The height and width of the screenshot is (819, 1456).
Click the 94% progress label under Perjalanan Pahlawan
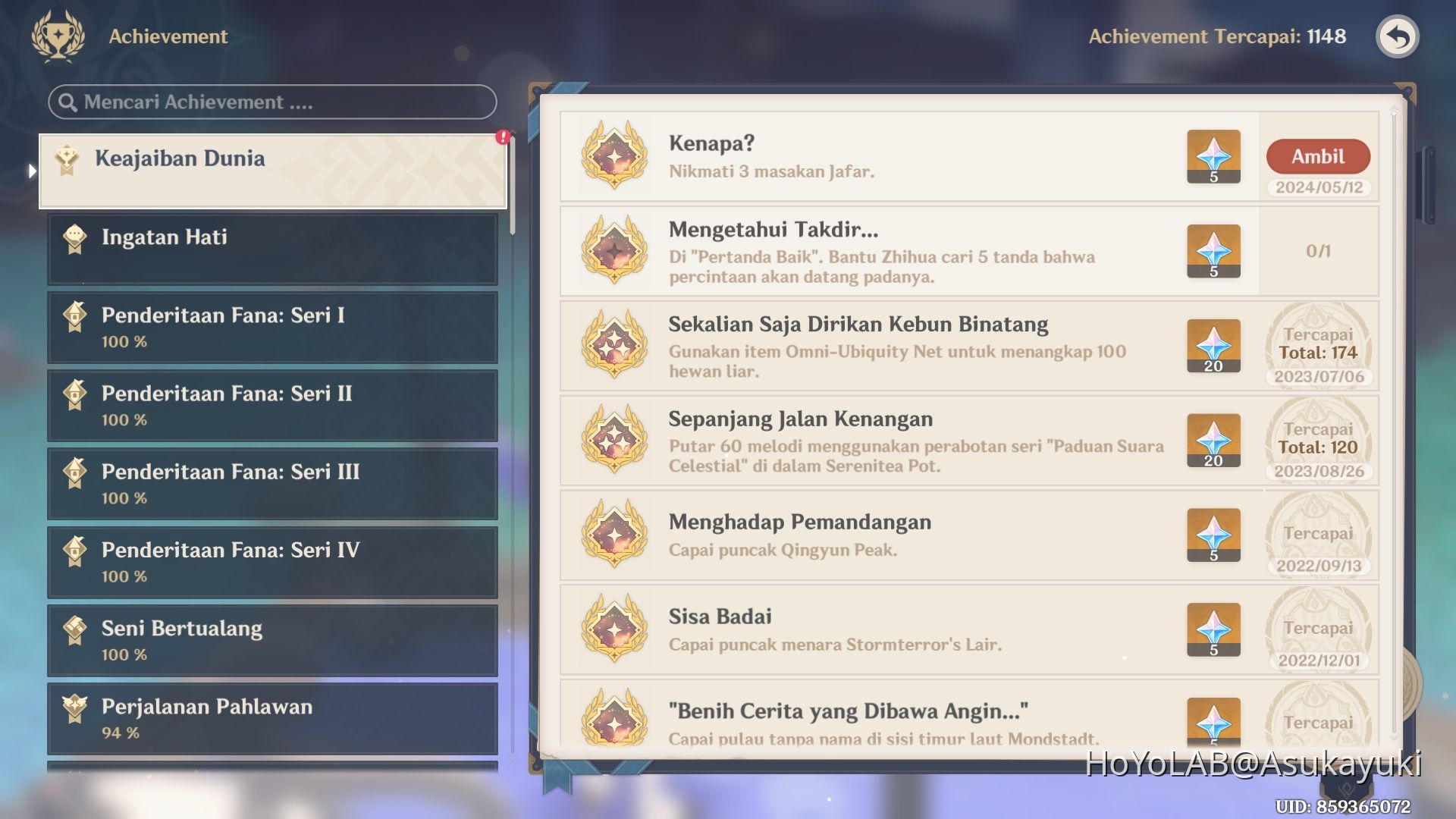pyautogui.click(x=119, y=733)
